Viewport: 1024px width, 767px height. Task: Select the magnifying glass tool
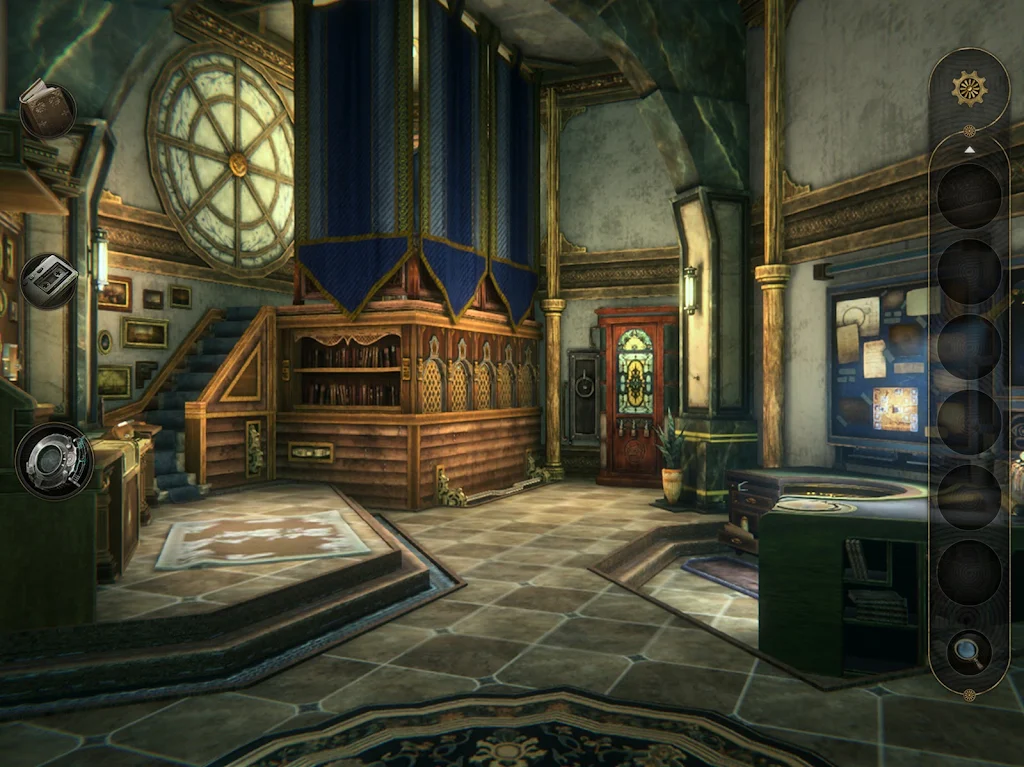(x=968, y=651)
